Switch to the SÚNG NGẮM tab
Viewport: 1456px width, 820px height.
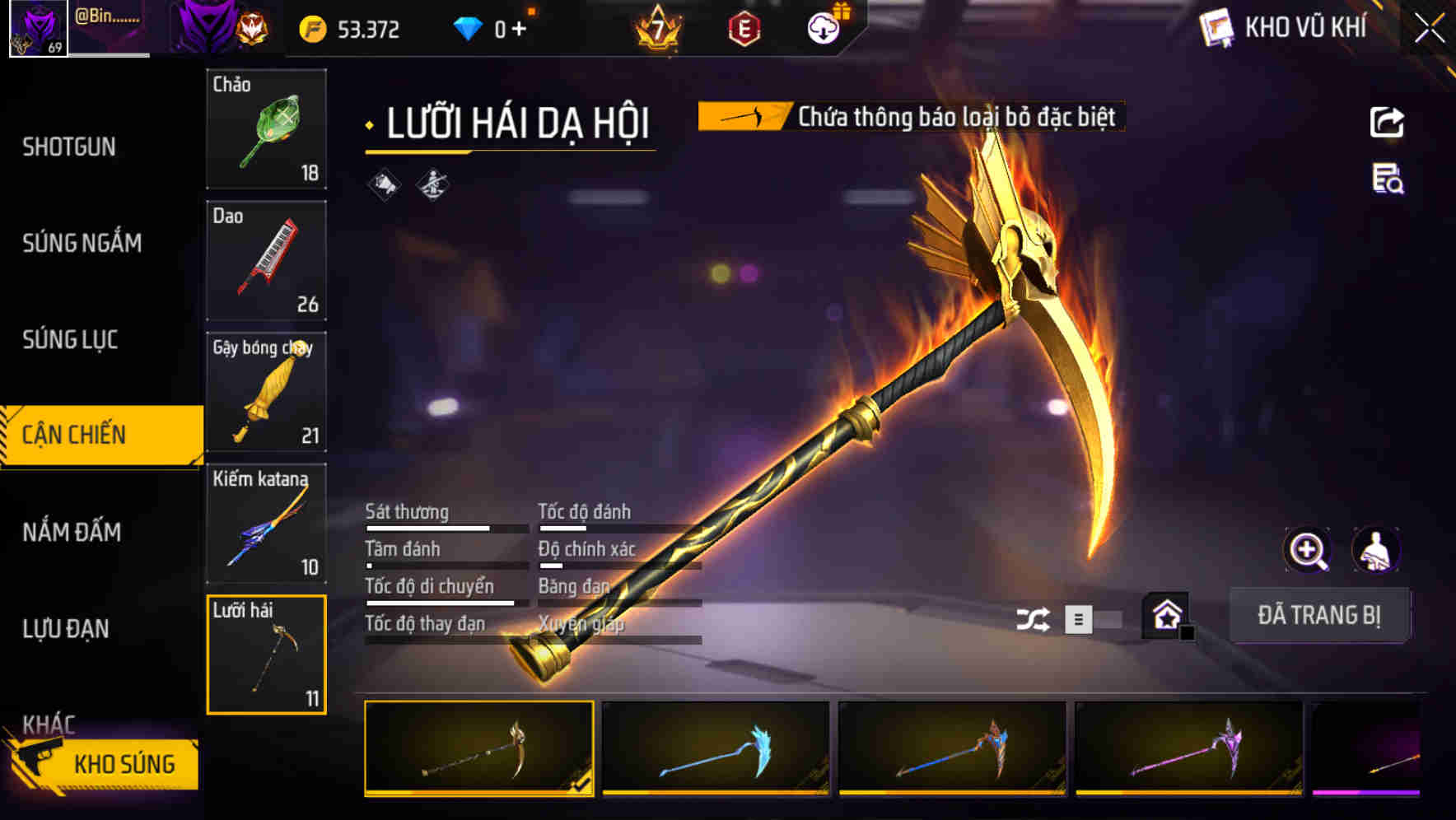[82, 243]
